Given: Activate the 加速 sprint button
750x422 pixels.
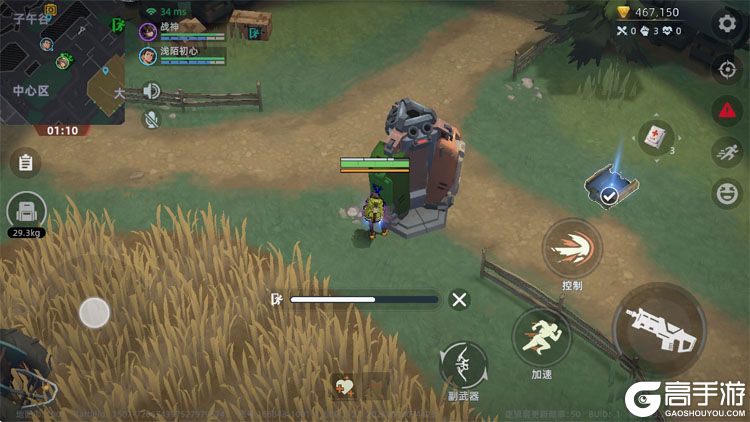Looking at the screenshot, I should tap(541, 337).
